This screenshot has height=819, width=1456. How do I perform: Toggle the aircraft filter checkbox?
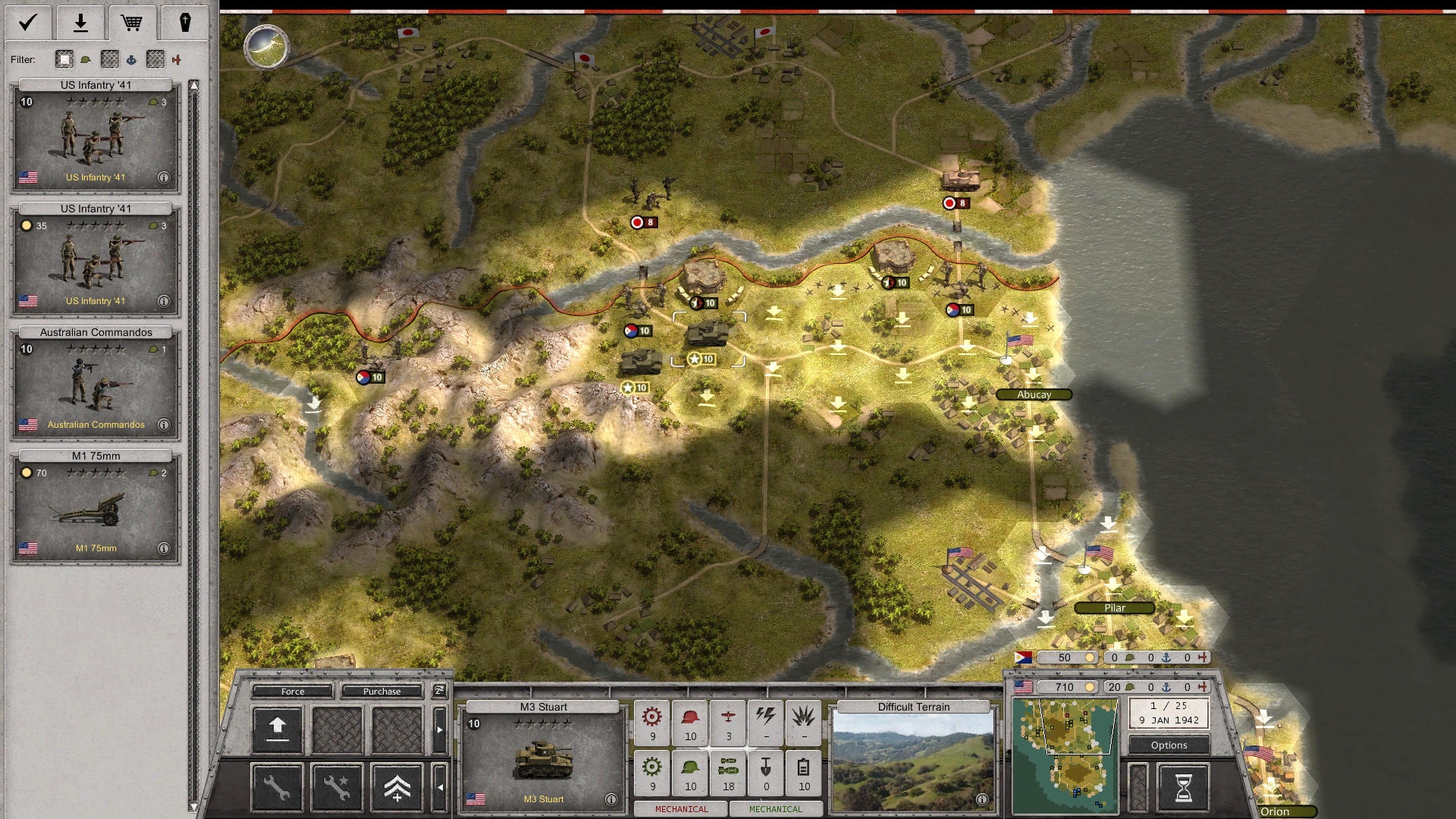(155, 59)
